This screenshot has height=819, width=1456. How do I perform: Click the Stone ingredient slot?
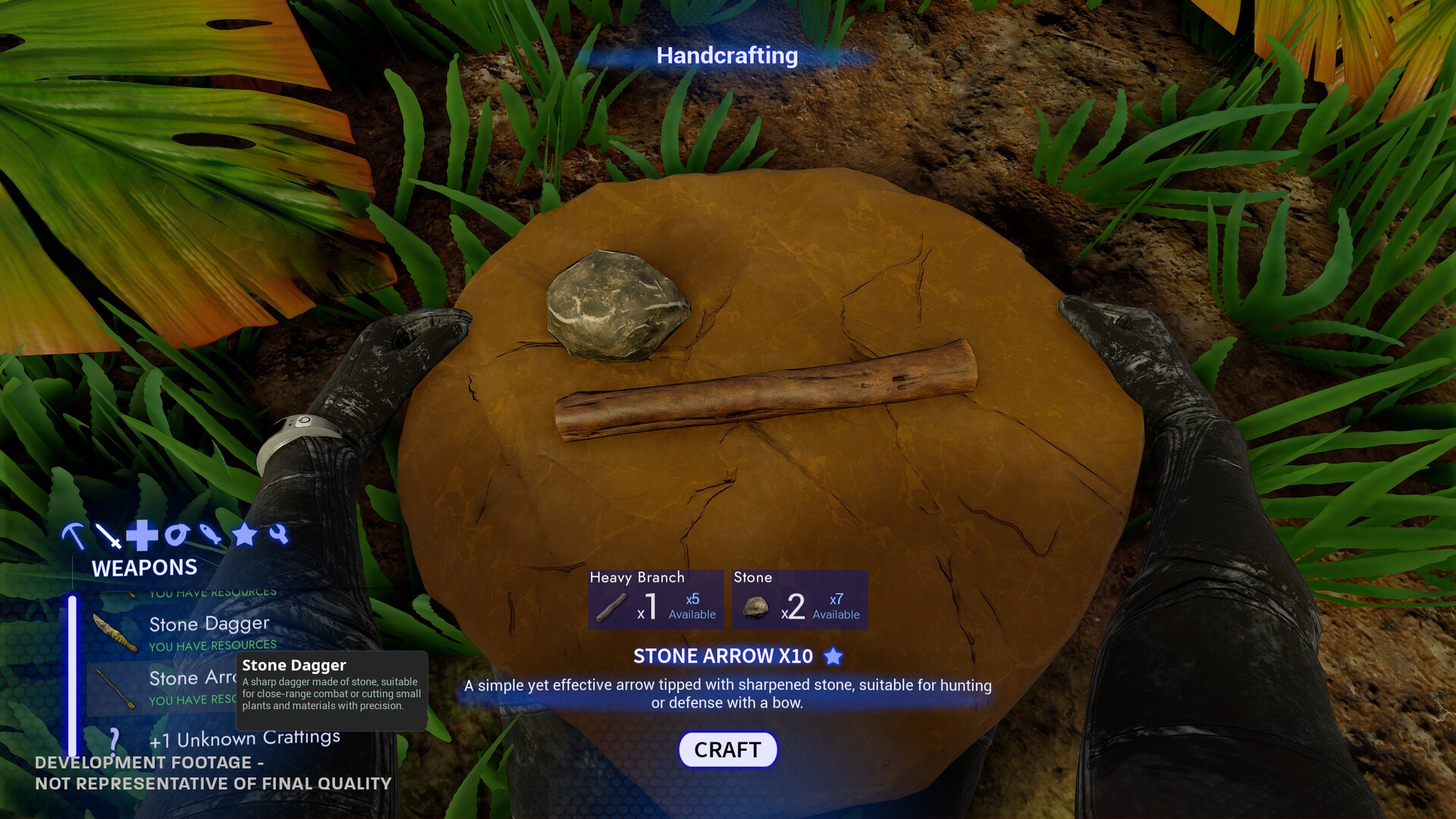[799, 600]
